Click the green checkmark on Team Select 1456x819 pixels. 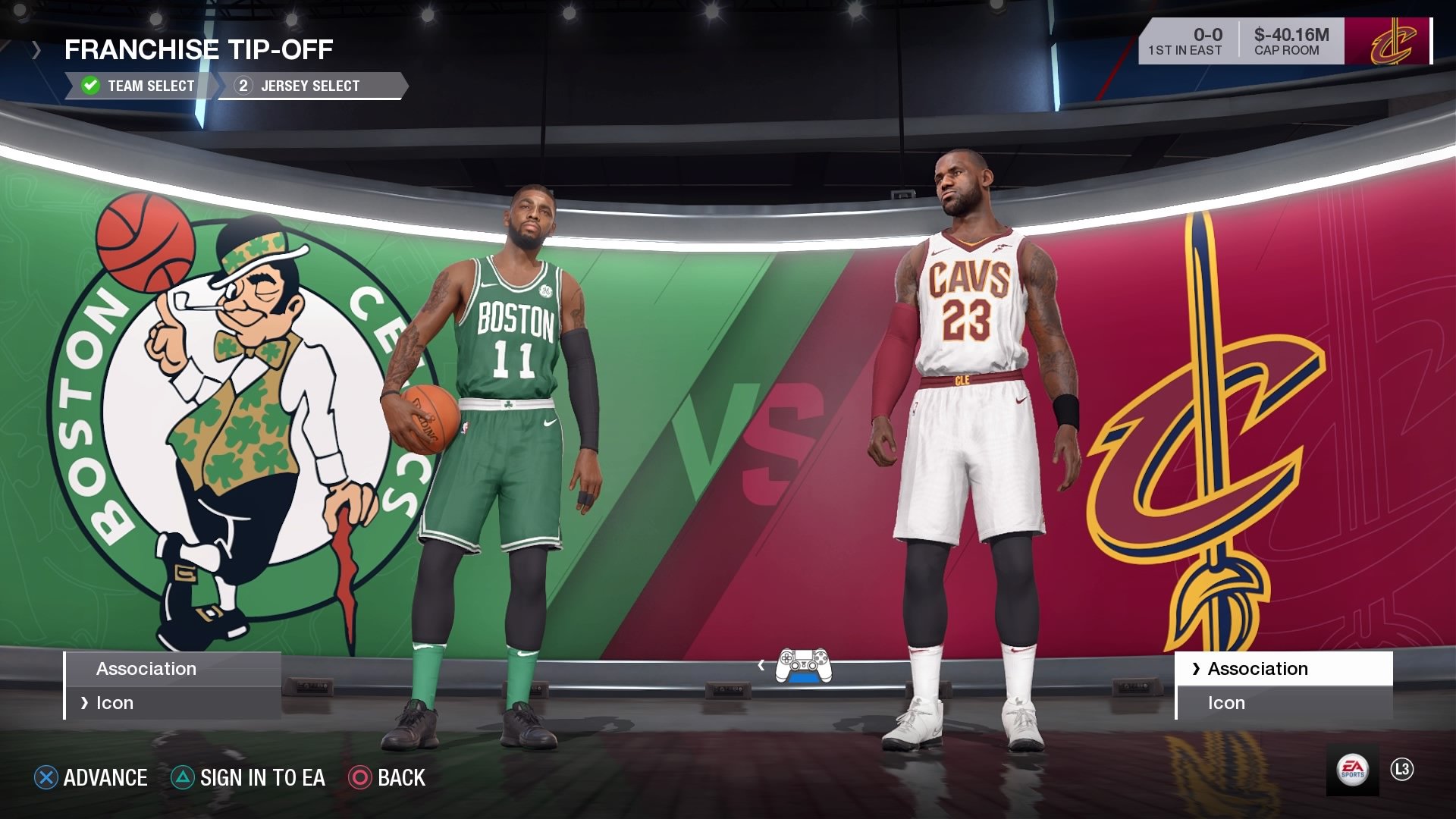pyautogui.click(x=91, y=85)
